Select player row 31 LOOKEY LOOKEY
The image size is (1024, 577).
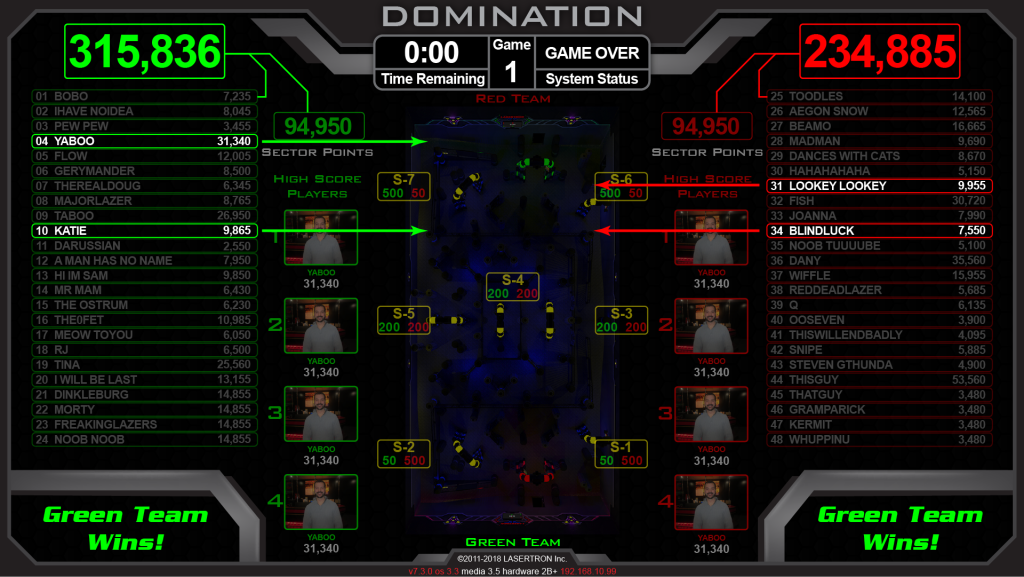coord(878,186)
